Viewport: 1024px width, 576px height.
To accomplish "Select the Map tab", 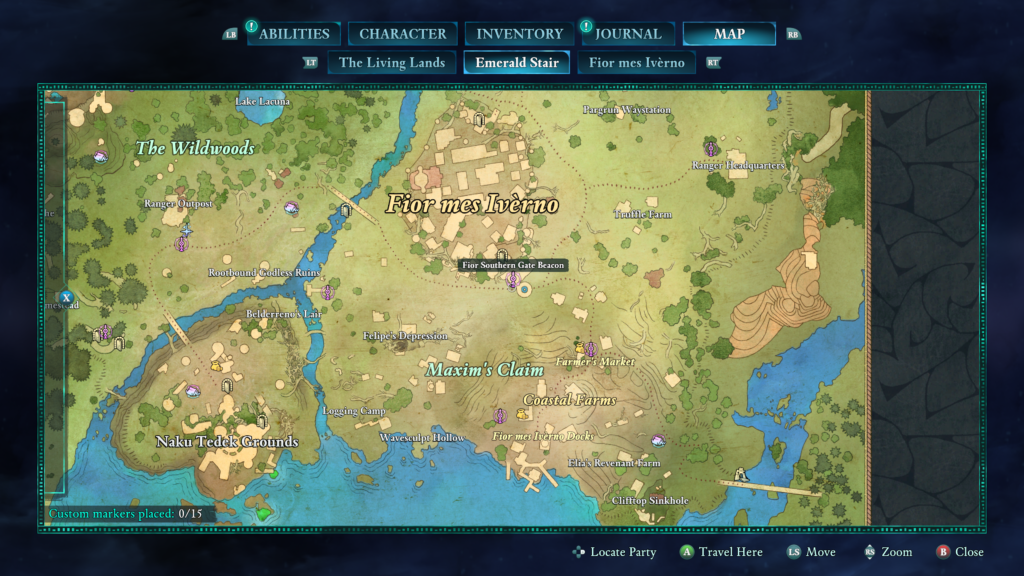I will point(729,34).
